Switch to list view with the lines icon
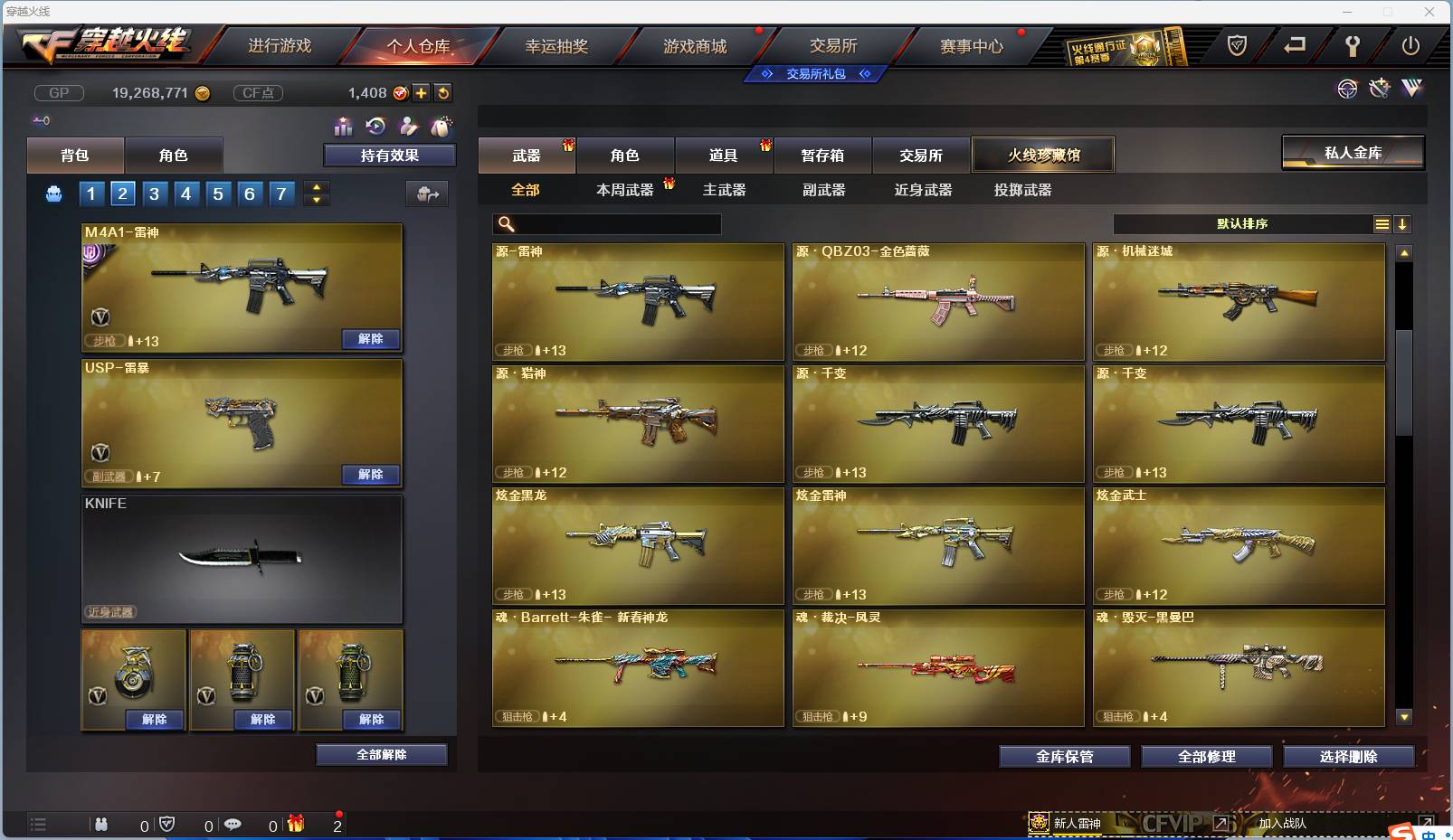 [1382, 223]
